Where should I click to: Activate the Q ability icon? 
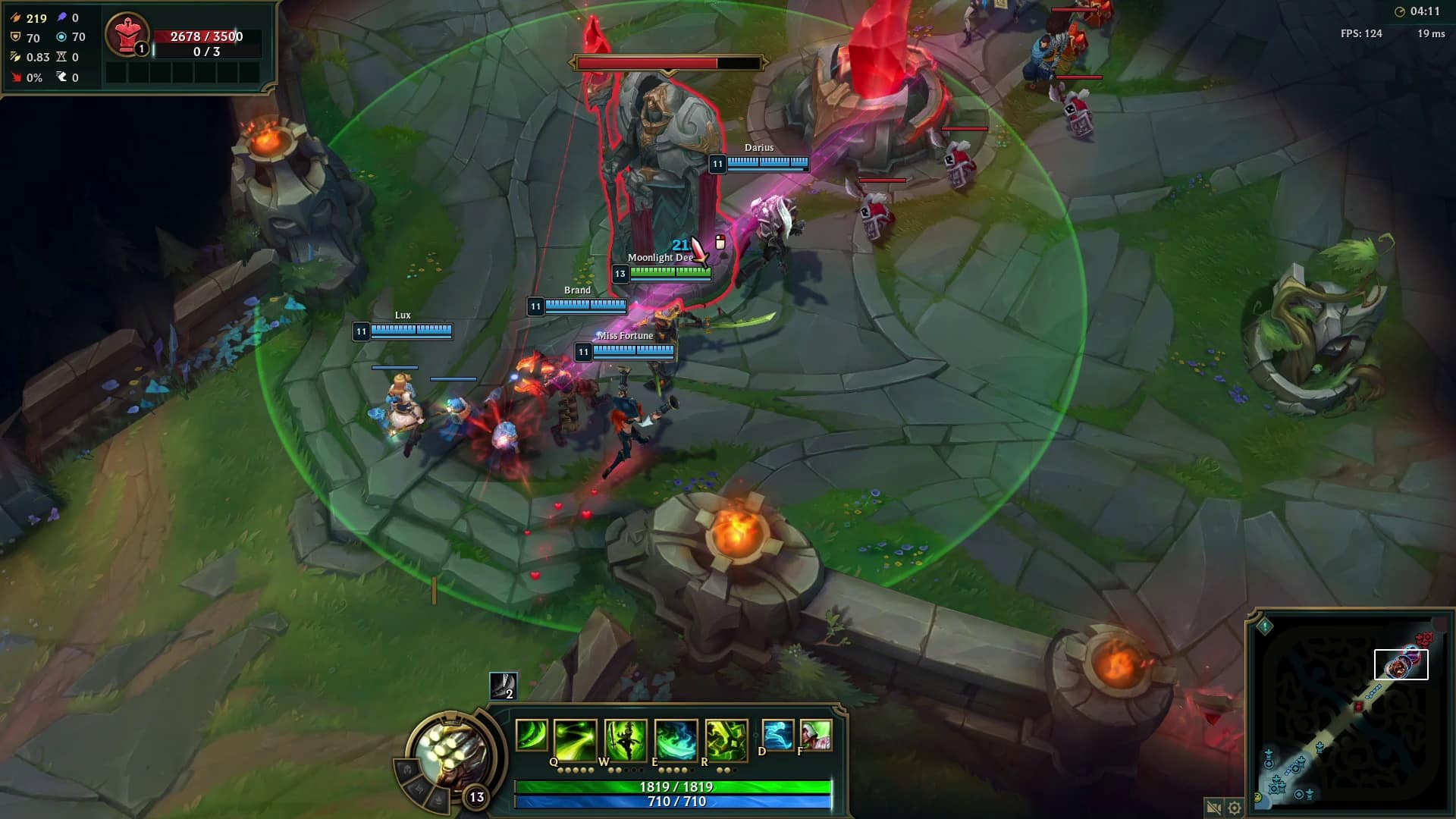click(575, 738)
